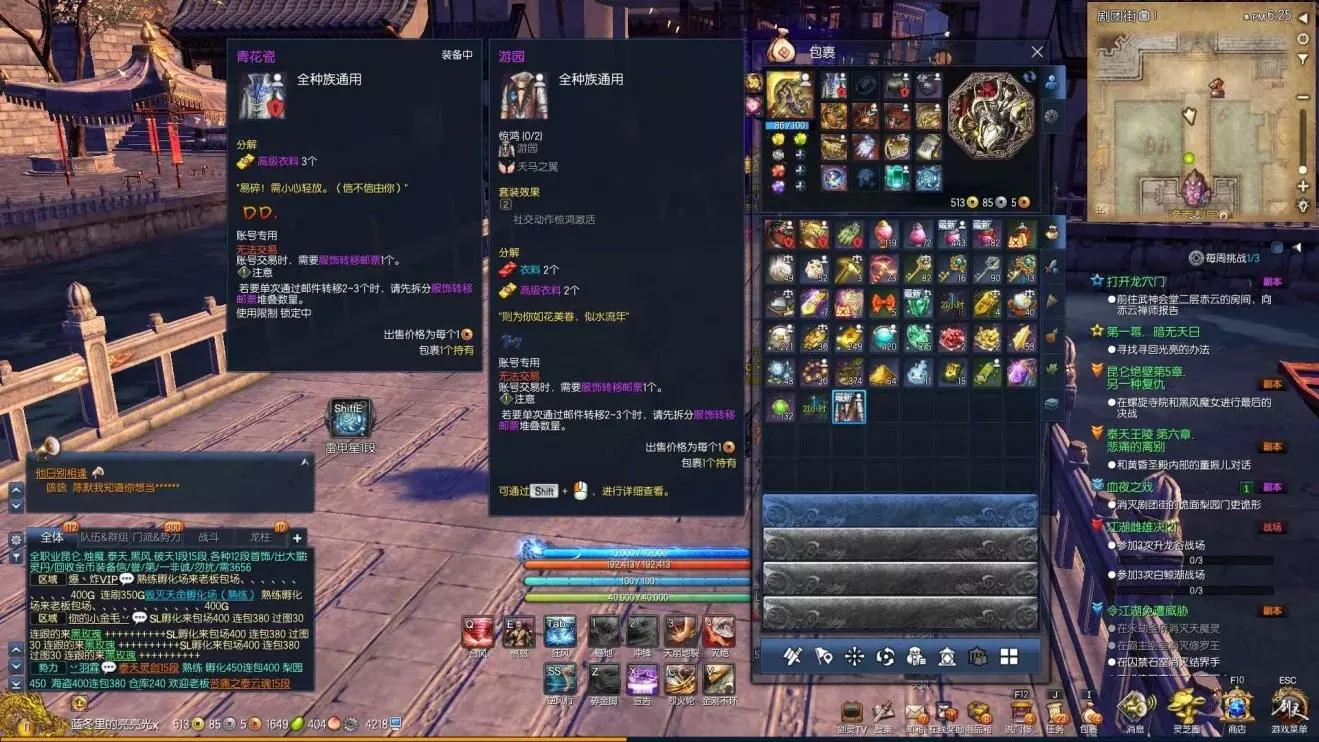Claim rewards via the 在线奖励 hourglass icon
Image resolution: width=1319 pixels, height=742 pixels.
pyautogui.click(x=943, y=712)
